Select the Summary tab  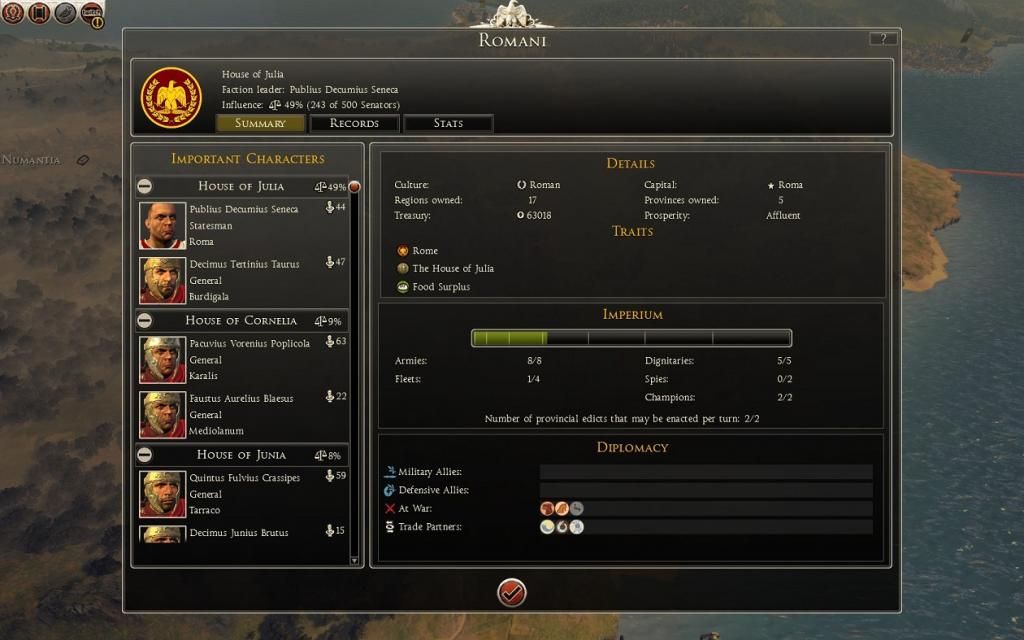[x=260, y=123]
